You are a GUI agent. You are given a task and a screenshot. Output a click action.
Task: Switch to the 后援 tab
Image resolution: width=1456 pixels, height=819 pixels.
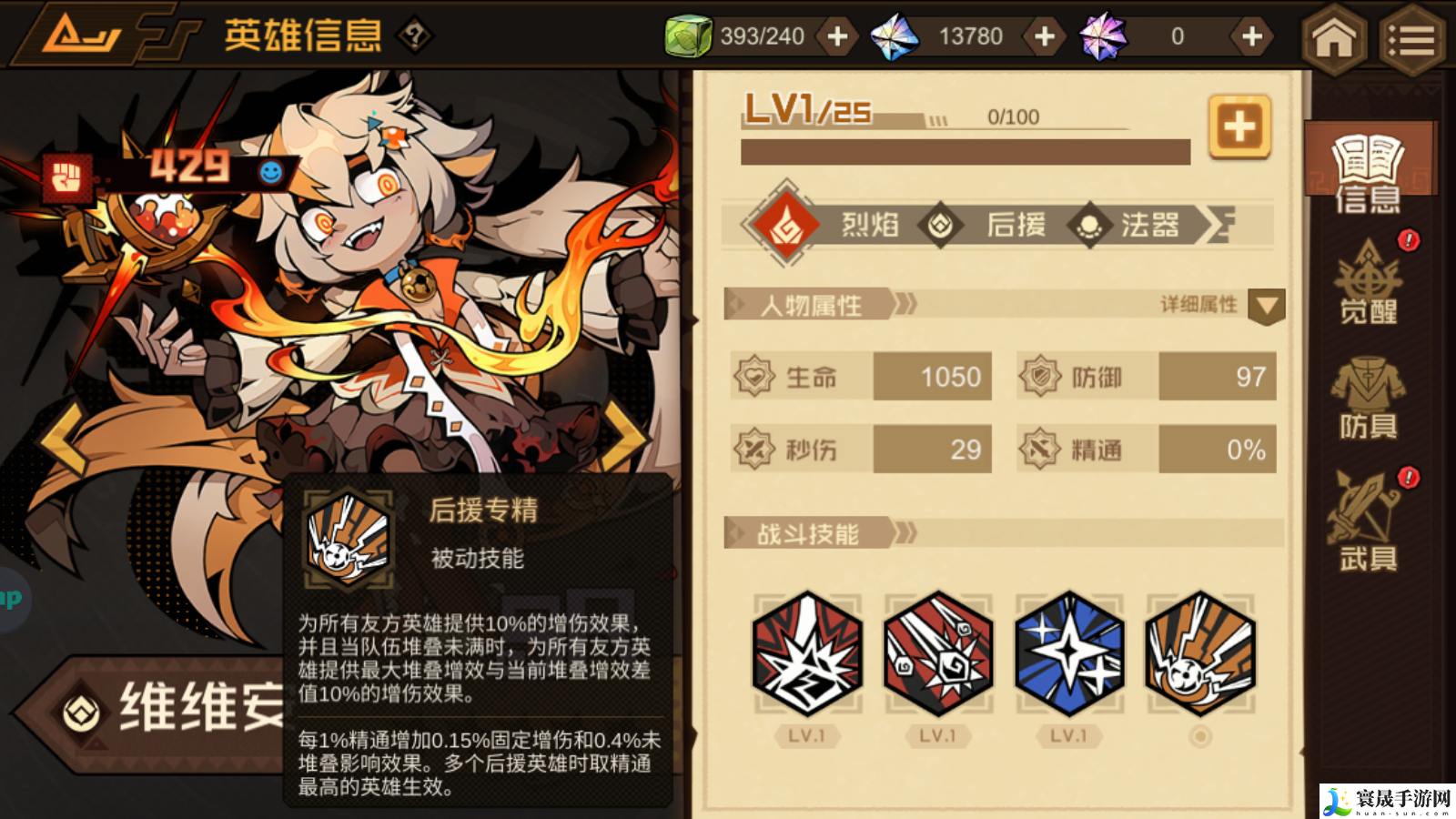(1015, 225)
